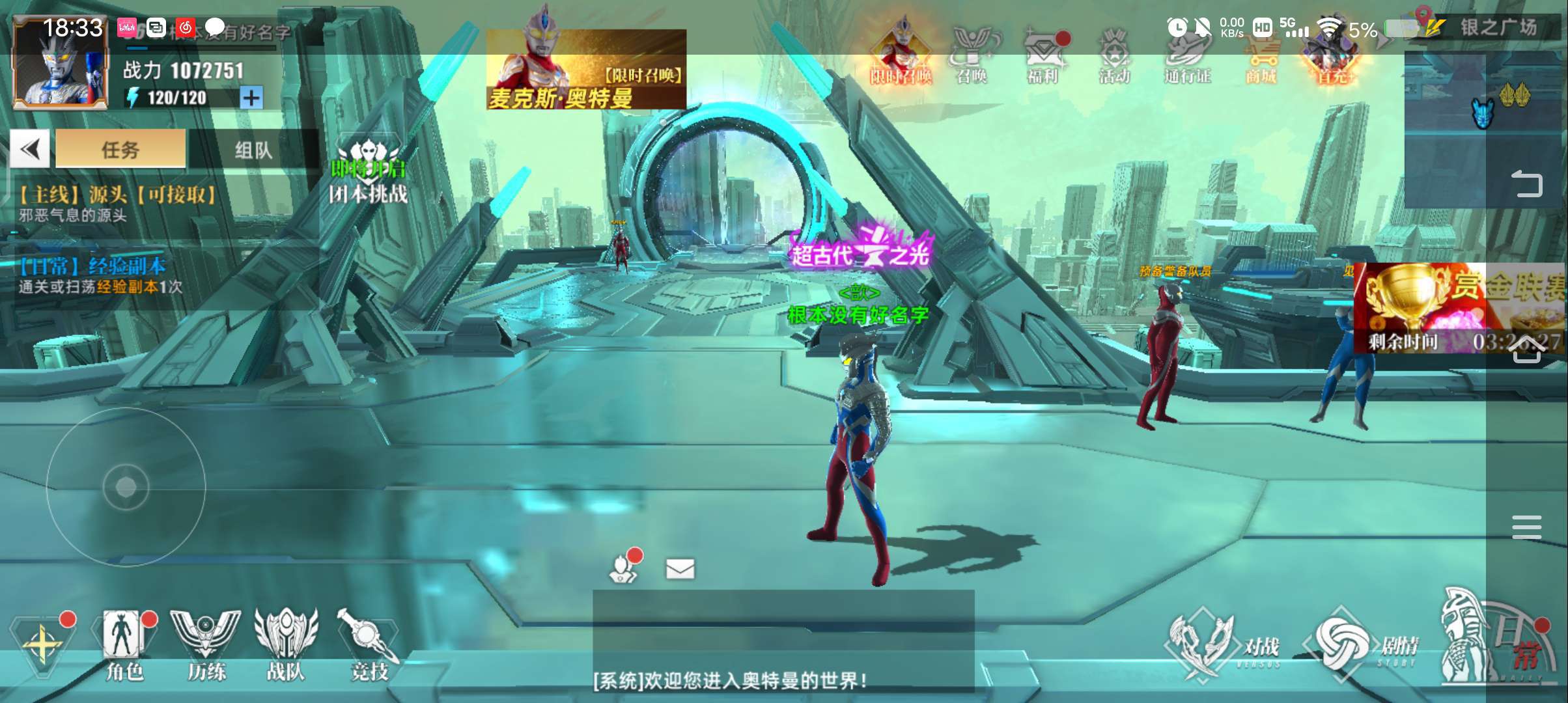Switch to the 组队 tab
Image resolution: width=1568 pixels, height=703 pixels.
tap(253, 150)
